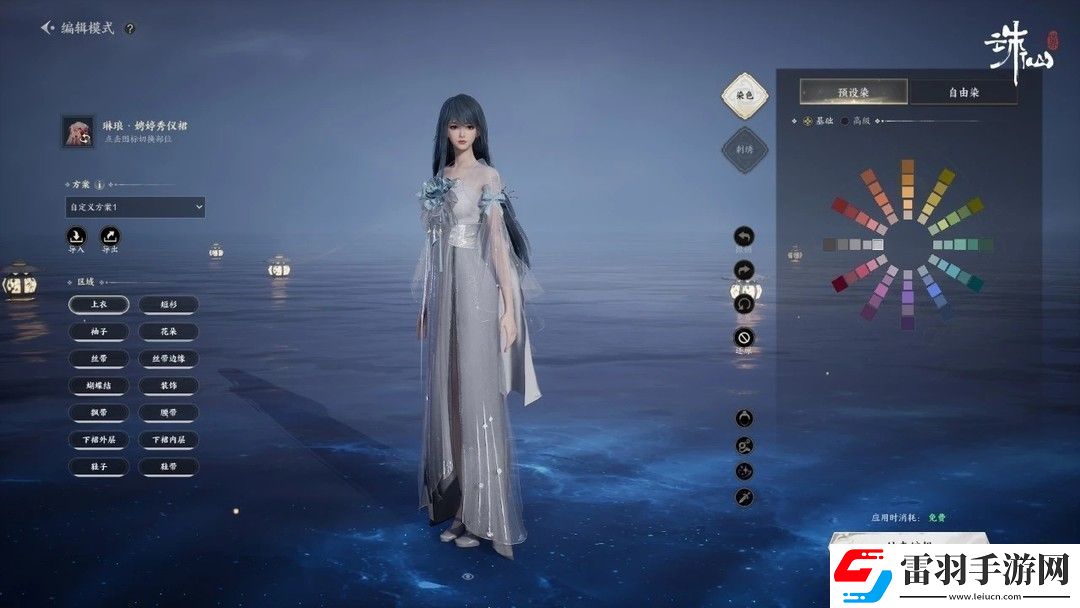The width and height of the screenshot is (1080, 608).
Task: Select the 花朵 region
Action: pos(168,331)
